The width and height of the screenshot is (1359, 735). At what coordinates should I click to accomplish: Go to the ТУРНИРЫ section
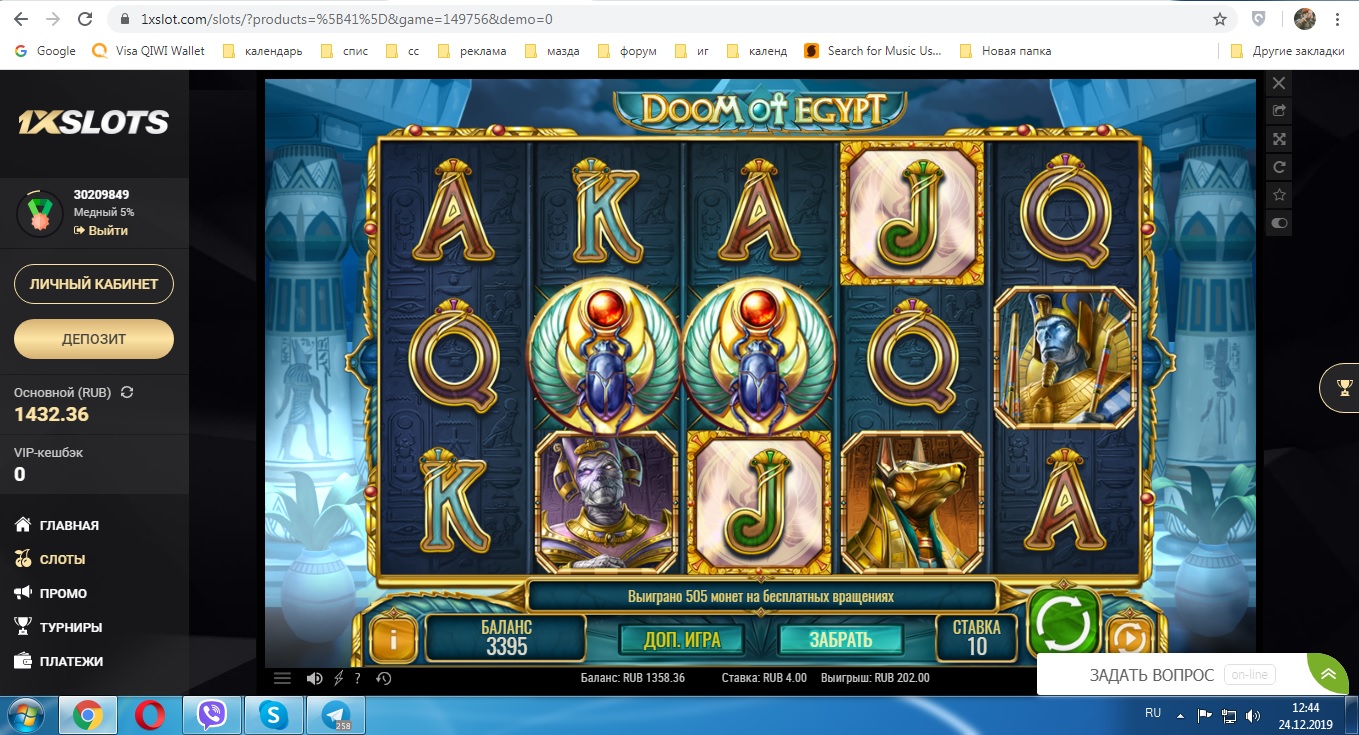(70, 627)
